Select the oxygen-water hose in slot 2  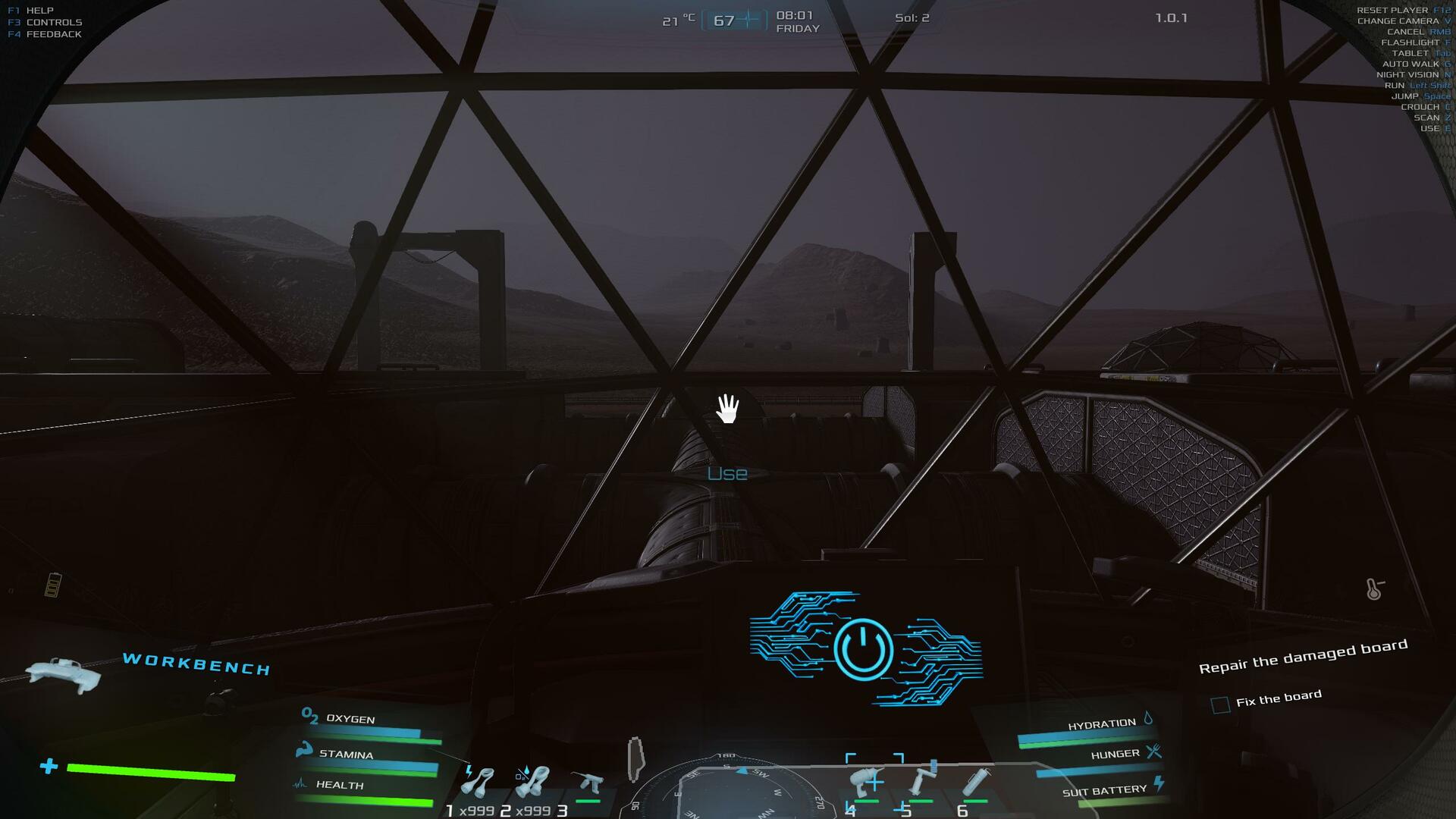[532, 782]
